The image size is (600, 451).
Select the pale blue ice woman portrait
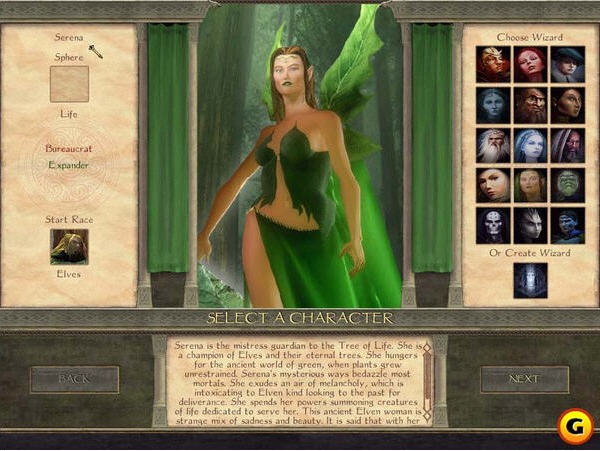530,145
